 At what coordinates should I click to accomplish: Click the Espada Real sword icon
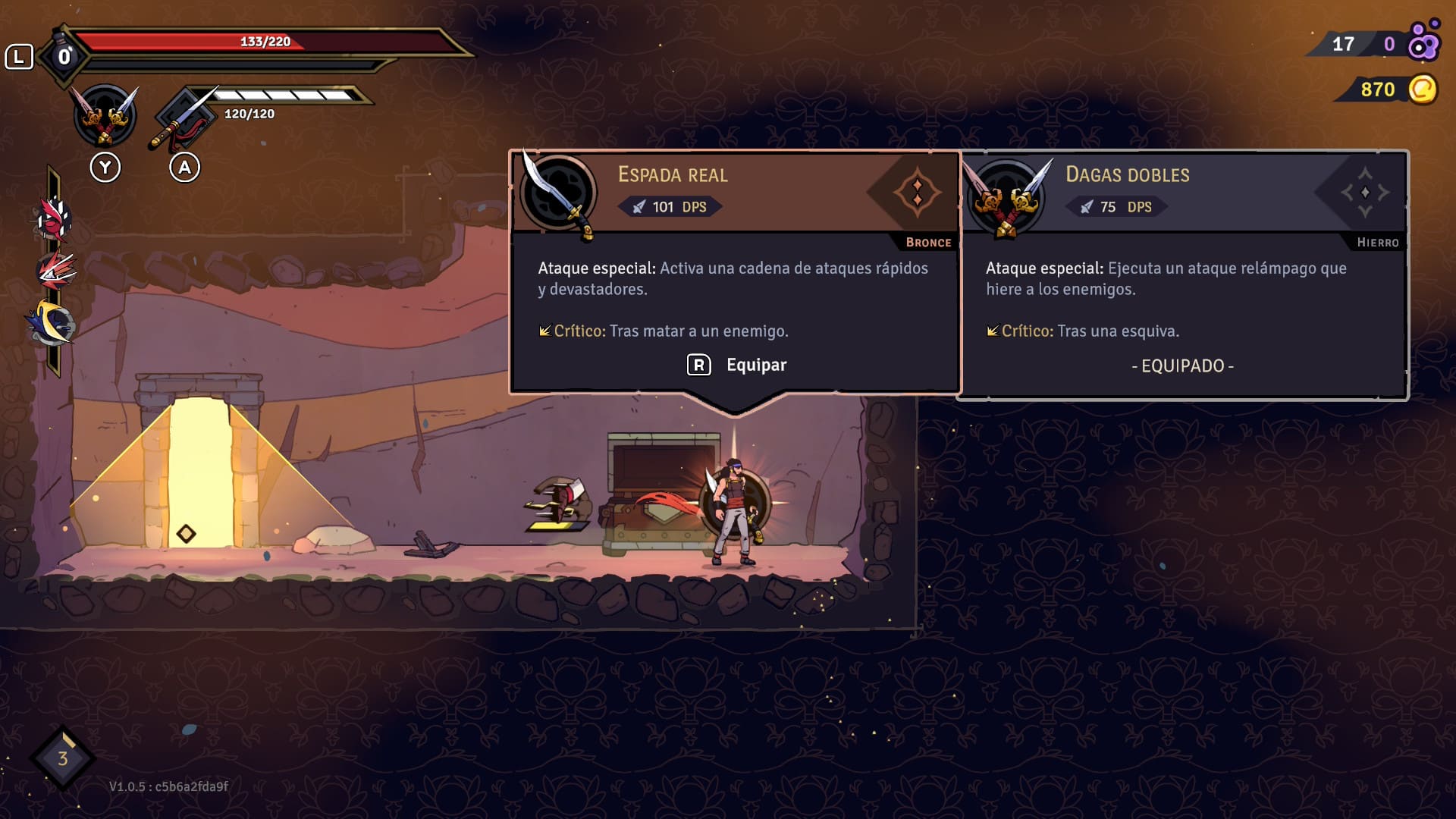[x=559, y=194]
